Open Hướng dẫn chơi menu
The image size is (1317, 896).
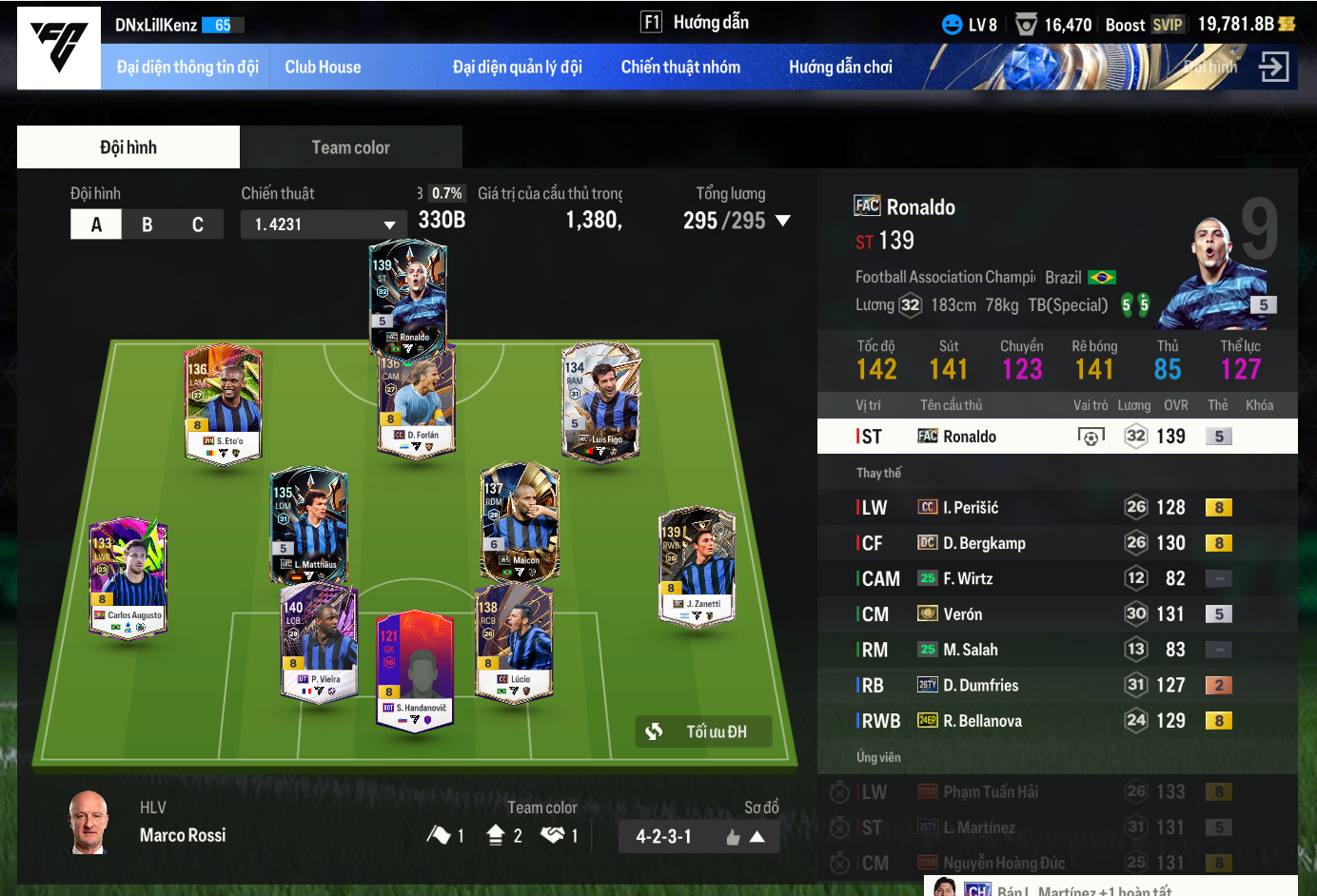840,67
